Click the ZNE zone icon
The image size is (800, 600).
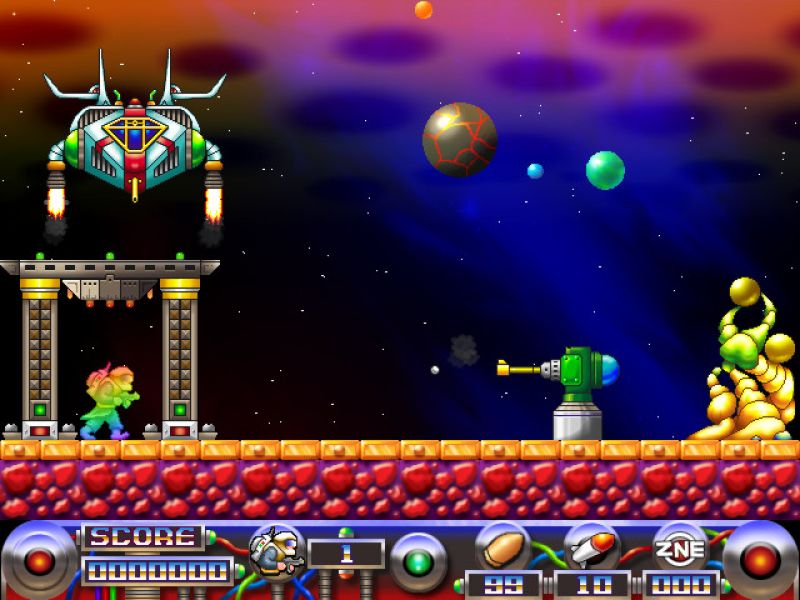(681, 547)
